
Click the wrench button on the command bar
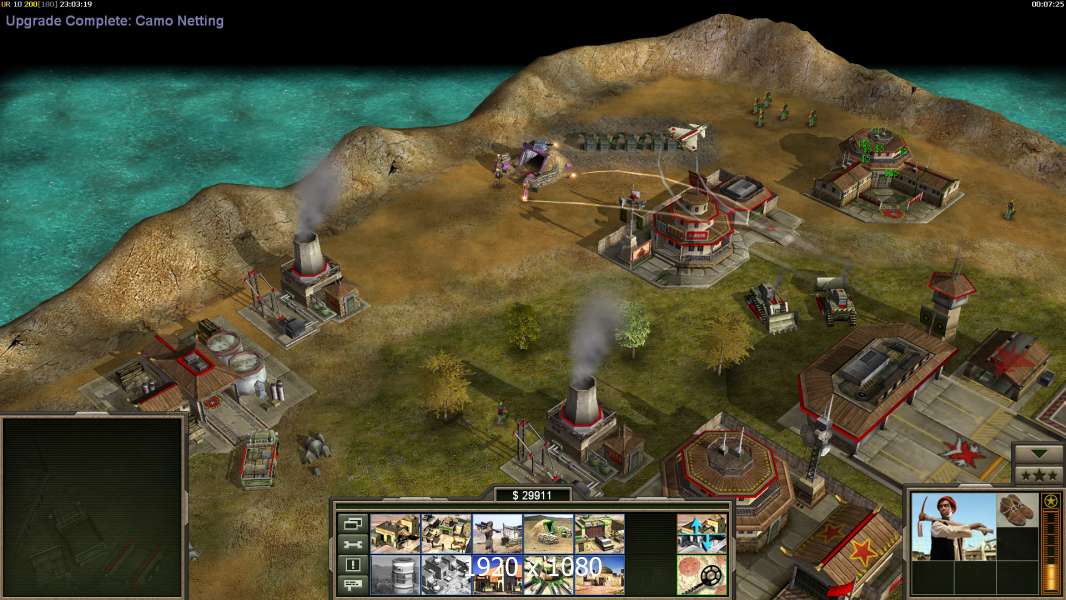coord(352,544)
